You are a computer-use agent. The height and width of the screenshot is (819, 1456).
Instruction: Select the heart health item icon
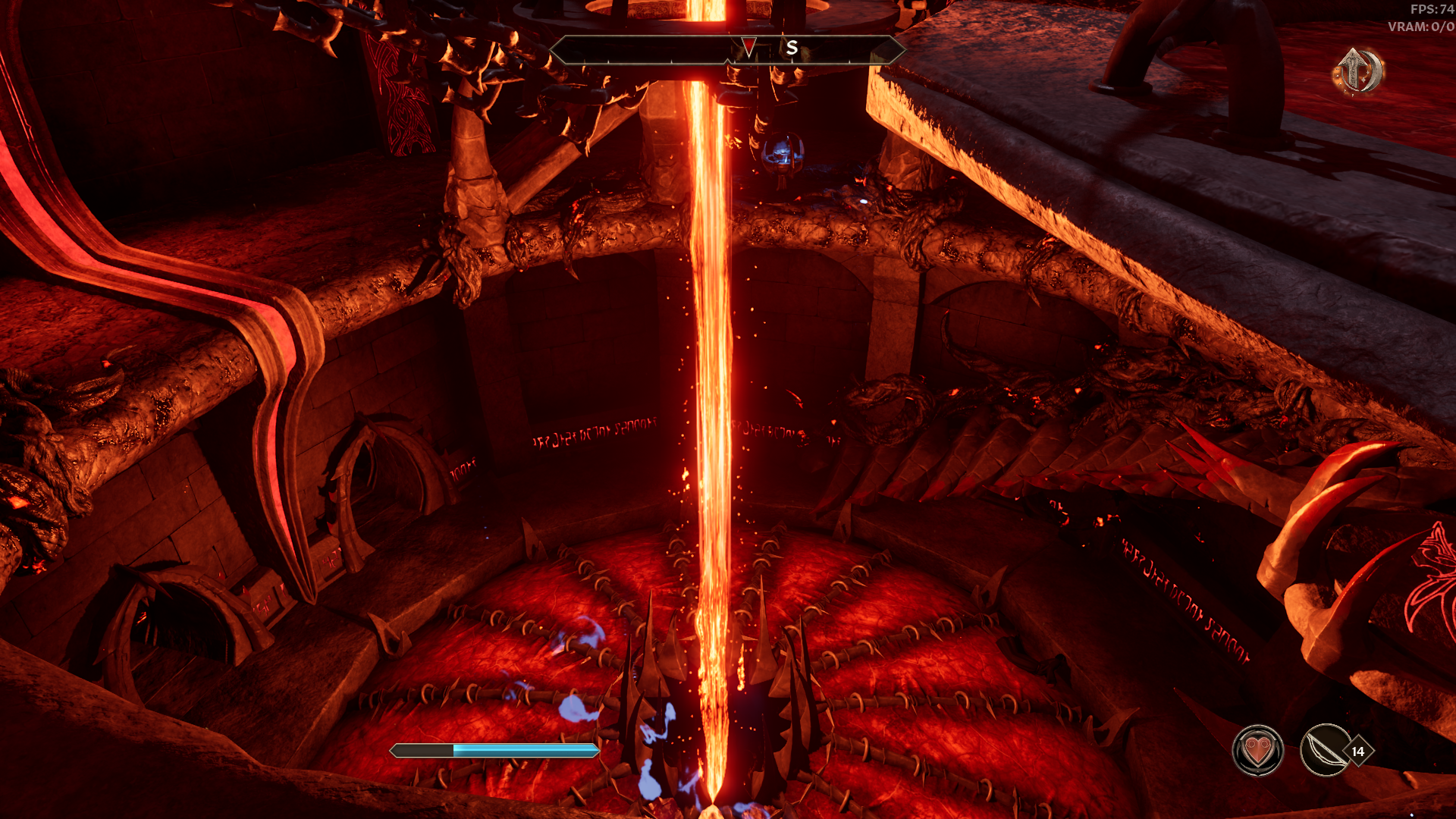coord(1257,751)
